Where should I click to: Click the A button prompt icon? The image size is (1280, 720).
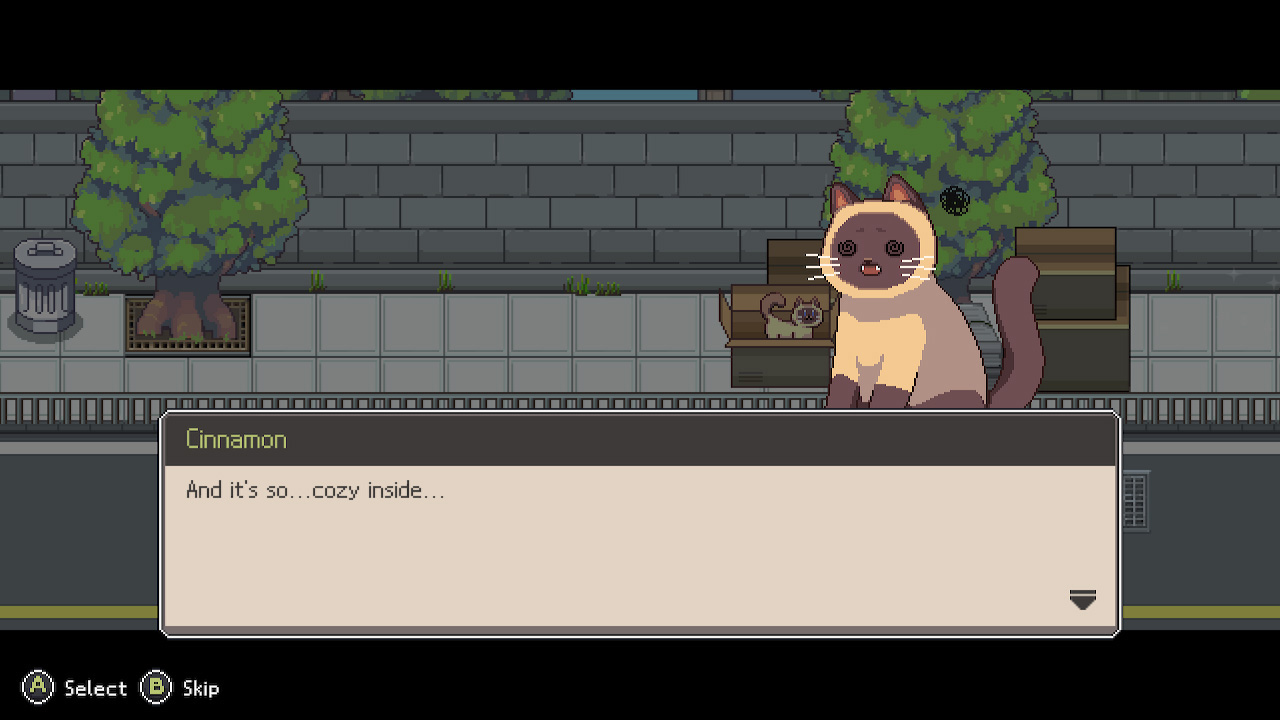tap(38, 688)
